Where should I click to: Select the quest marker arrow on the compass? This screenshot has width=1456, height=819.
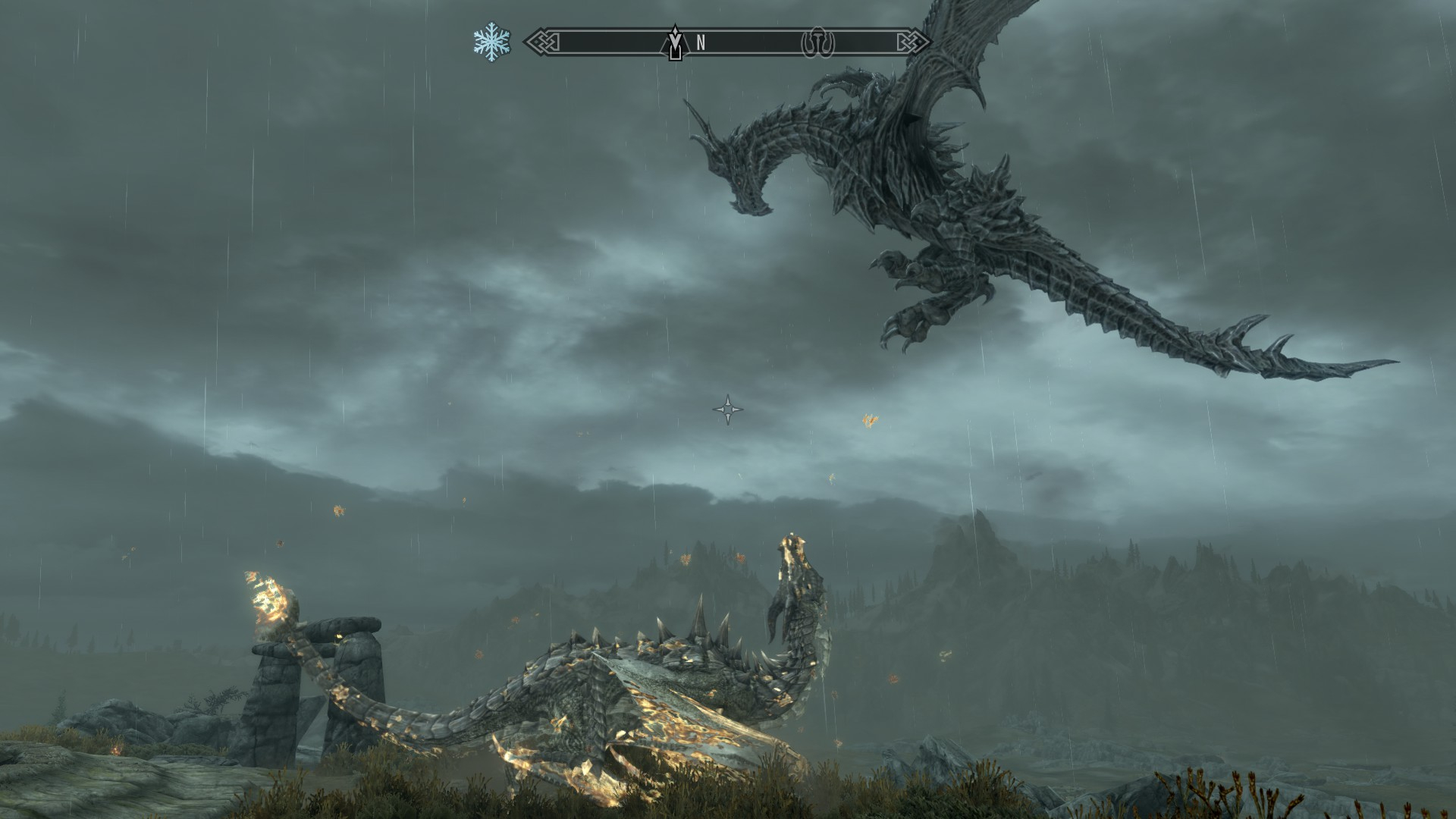pos(674,44)
